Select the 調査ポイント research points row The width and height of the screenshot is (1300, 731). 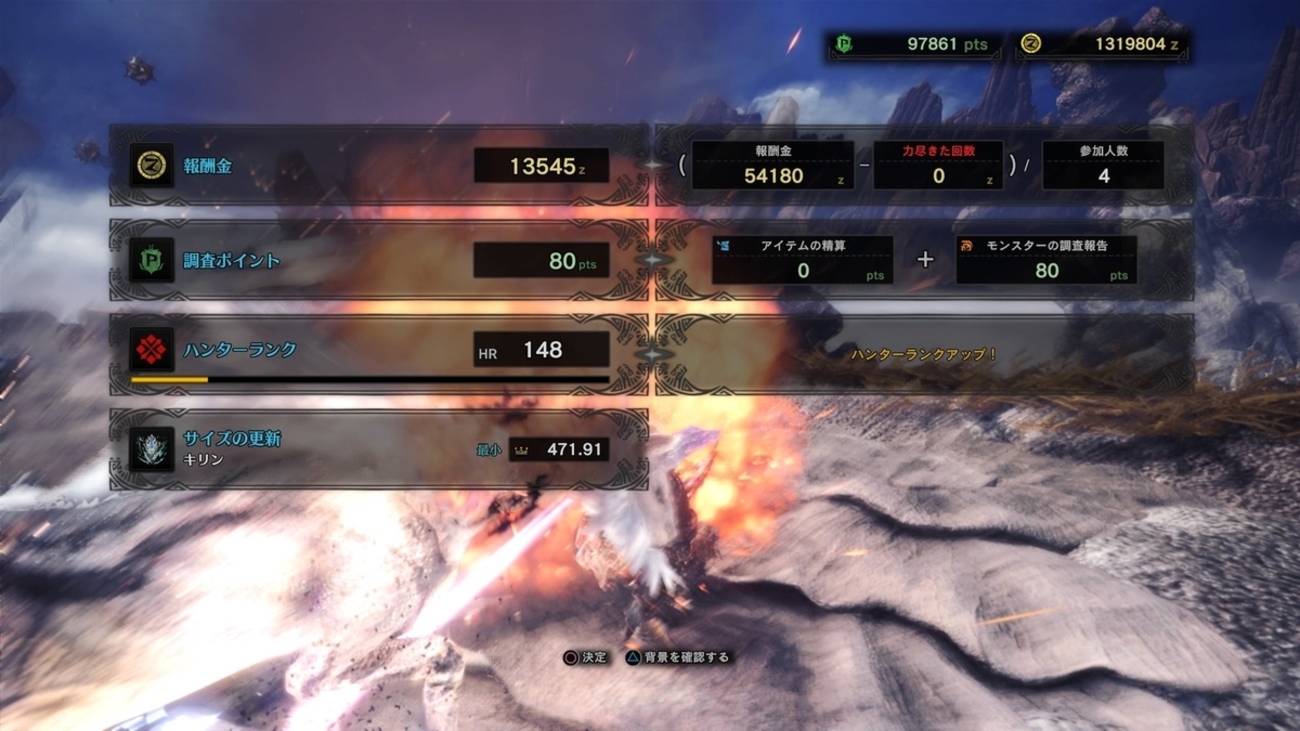(x=378, y=260)
